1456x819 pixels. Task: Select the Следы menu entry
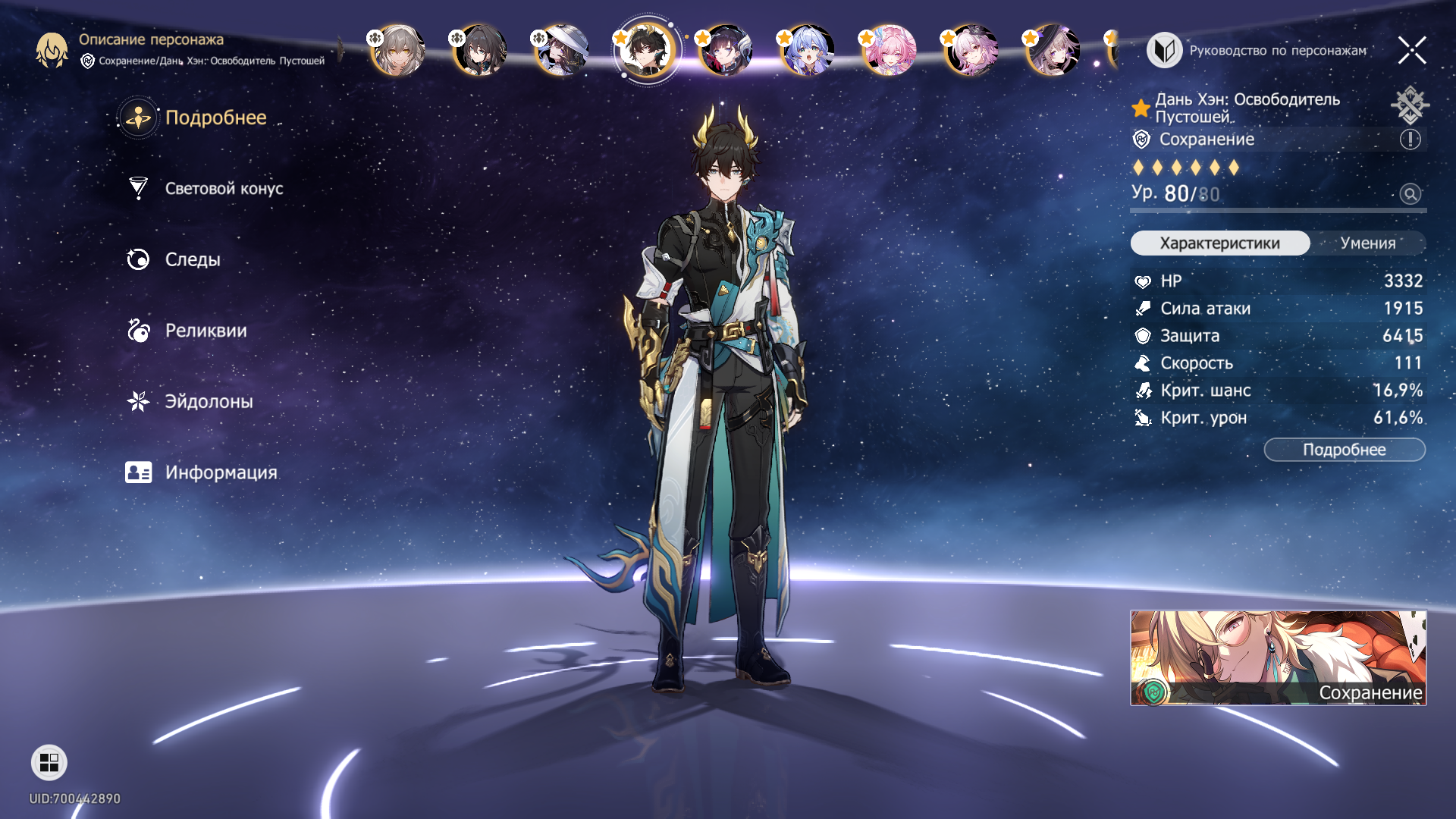point(192,259)
